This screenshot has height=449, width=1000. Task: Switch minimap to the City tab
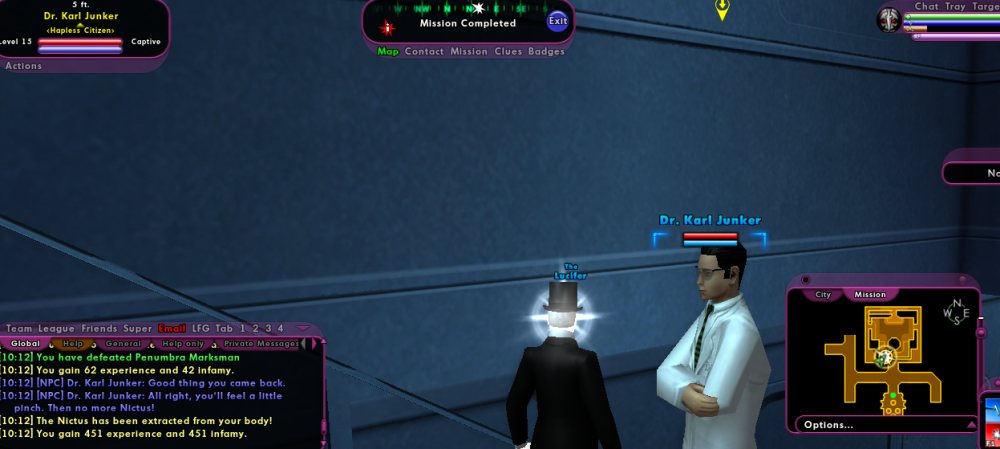(x=823, y=295)
